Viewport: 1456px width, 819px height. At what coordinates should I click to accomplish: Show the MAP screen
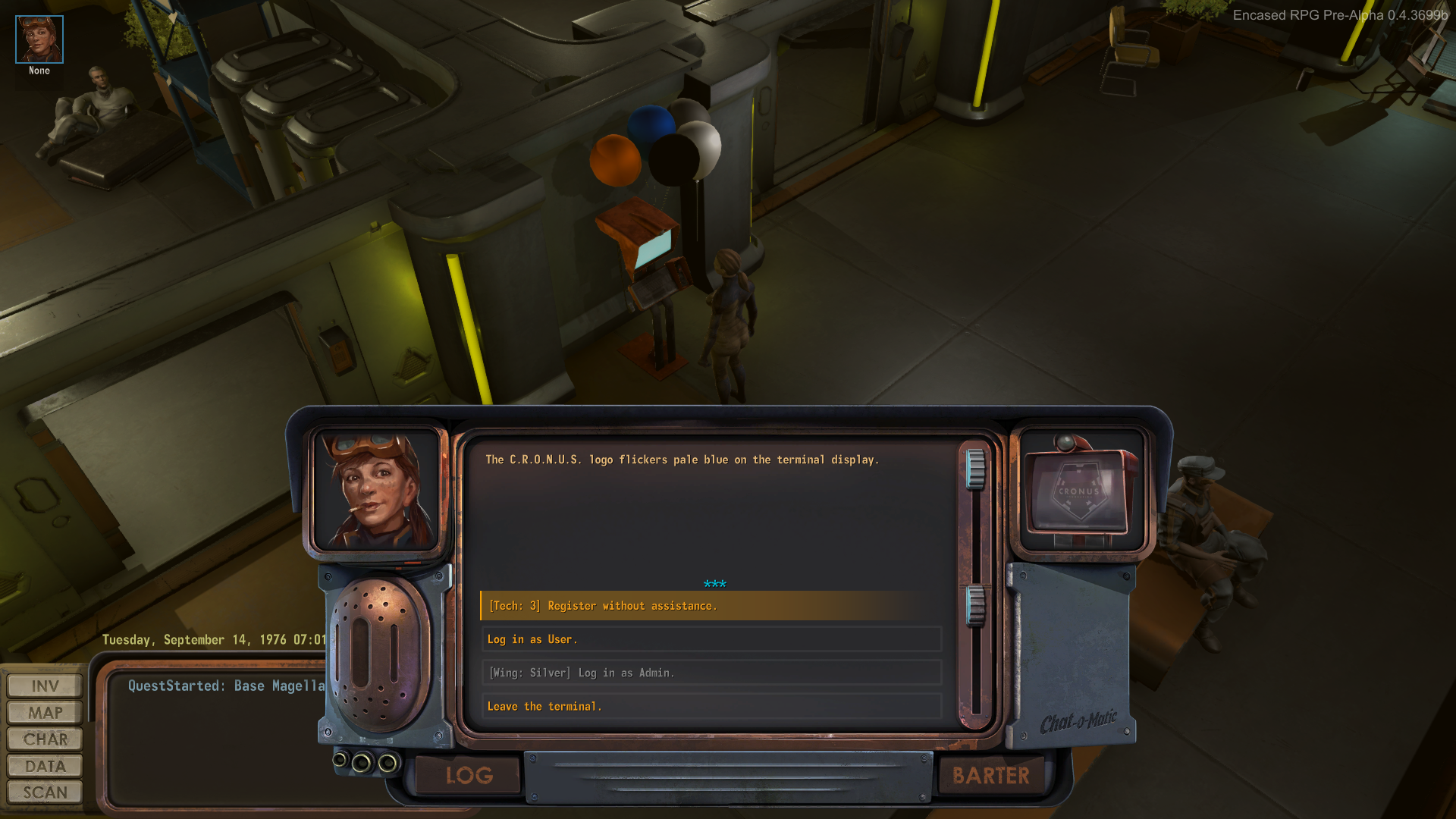click(x=45, y=713)
